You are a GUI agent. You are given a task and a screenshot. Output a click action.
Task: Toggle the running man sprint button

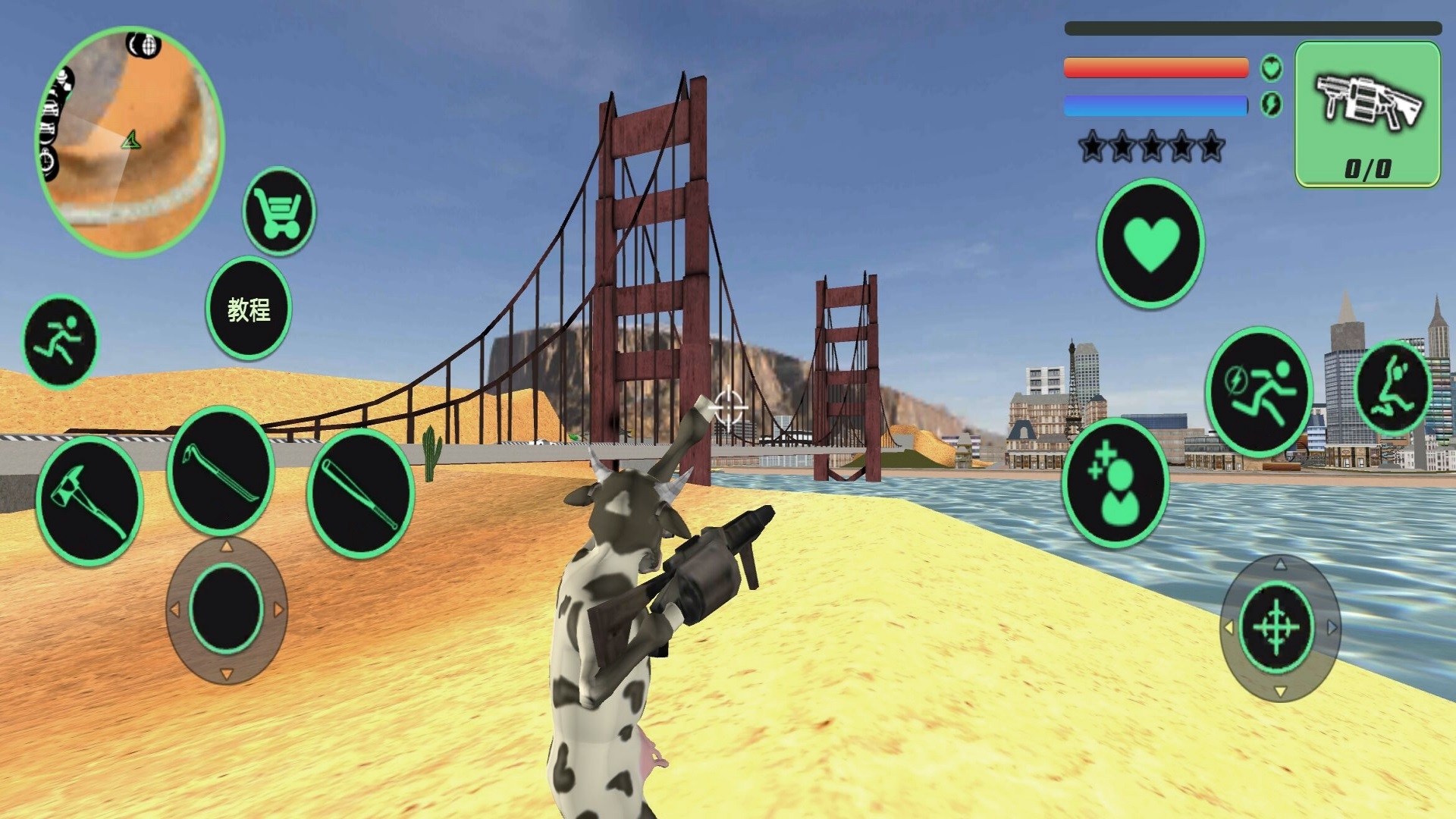(60, 341)
